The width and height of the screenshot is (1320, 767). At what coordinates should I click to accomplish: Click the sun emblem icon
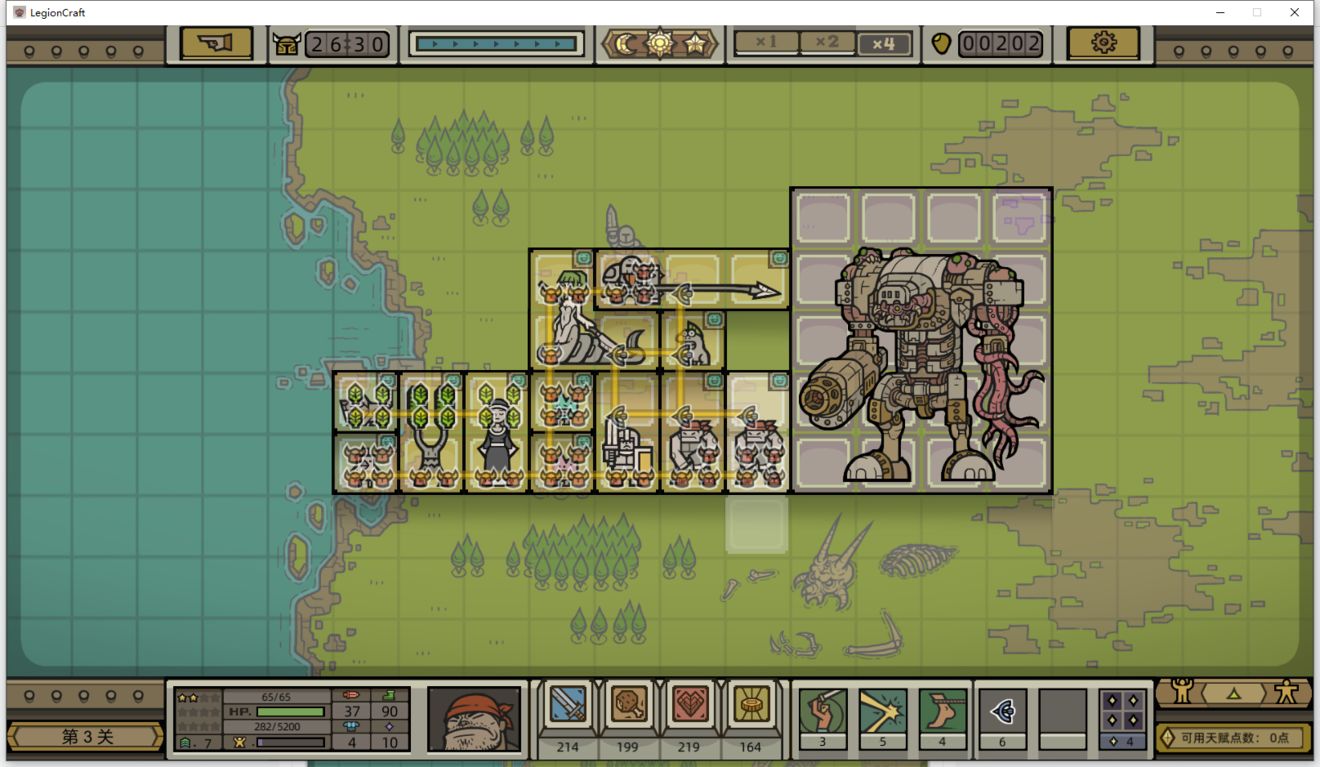(660, 44)
